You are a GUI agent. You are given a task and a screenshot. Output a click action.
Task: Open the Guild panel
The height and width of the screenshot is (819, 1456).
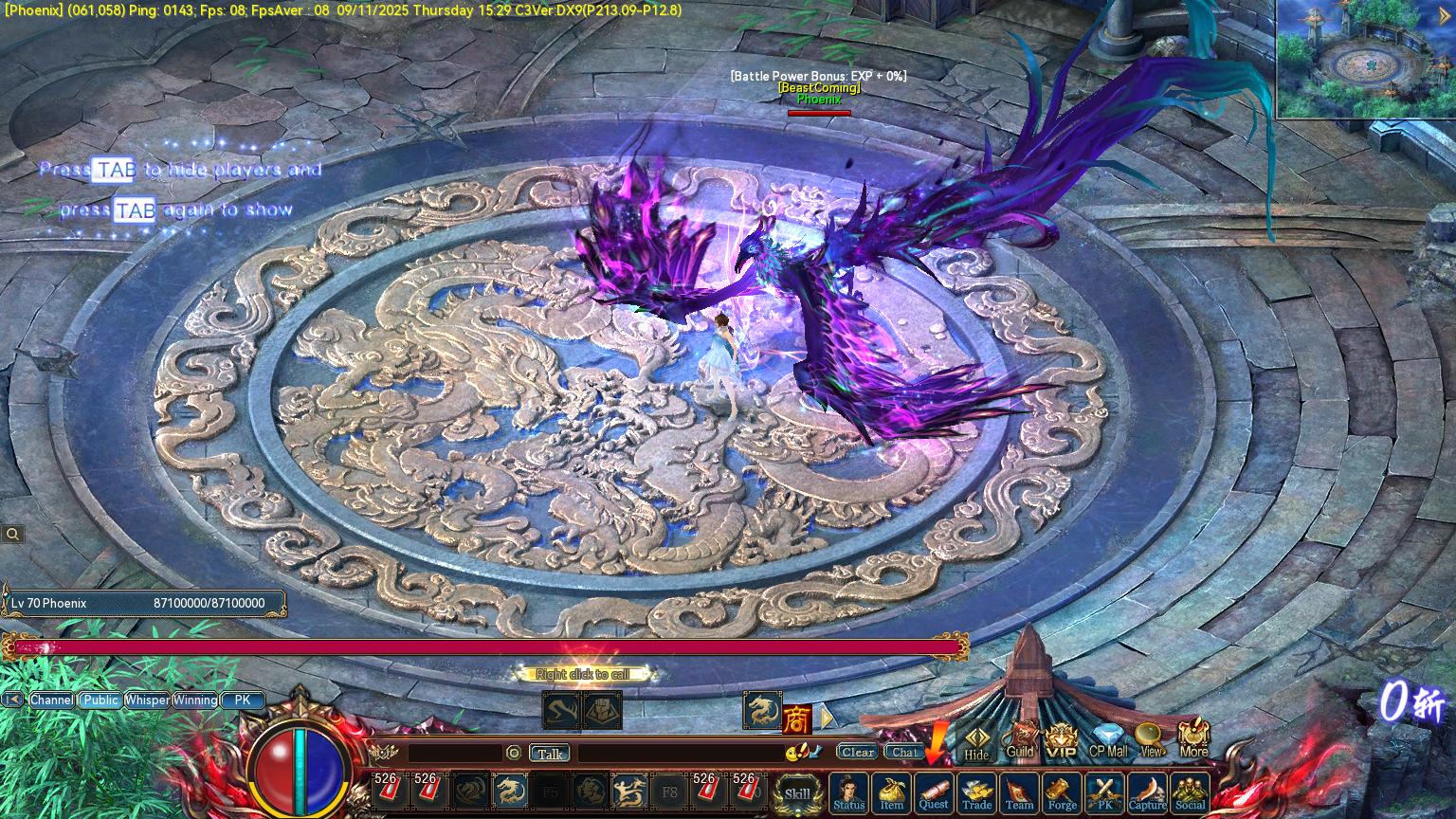[x=1020, y=740]
